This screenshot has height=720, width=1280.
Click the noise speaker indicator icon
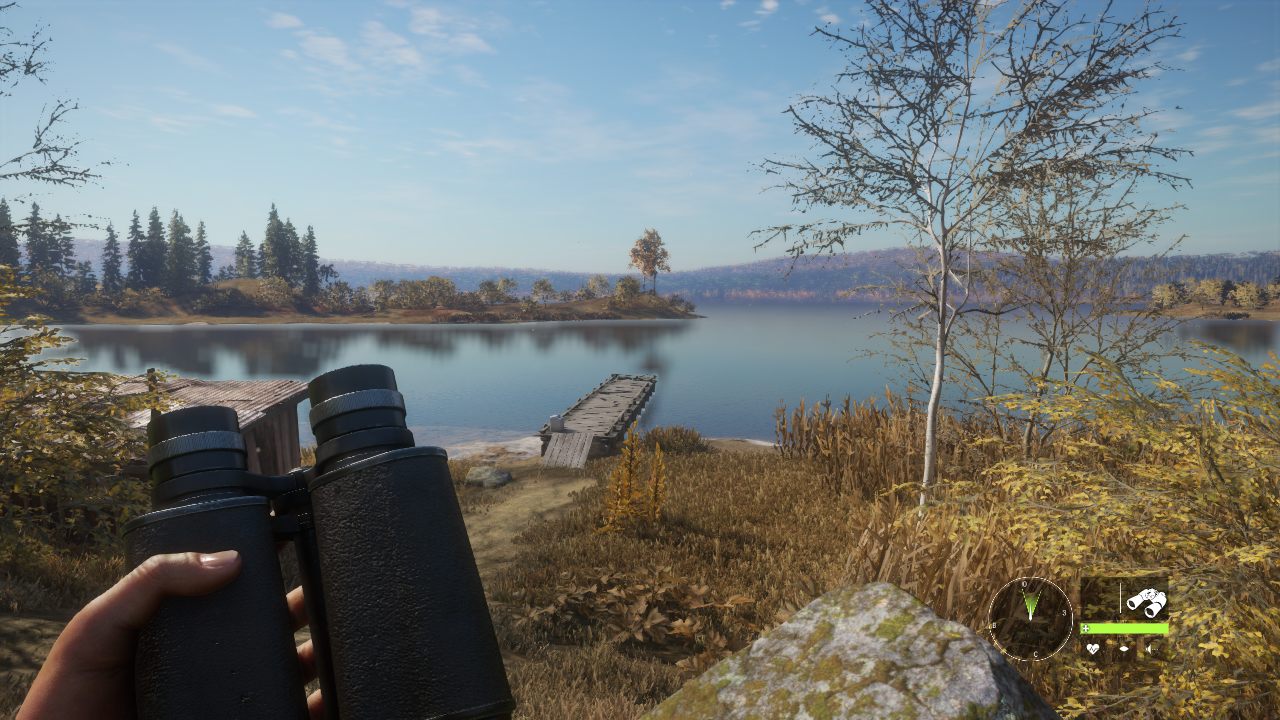pyautogui.click(x=1150, y=648)
